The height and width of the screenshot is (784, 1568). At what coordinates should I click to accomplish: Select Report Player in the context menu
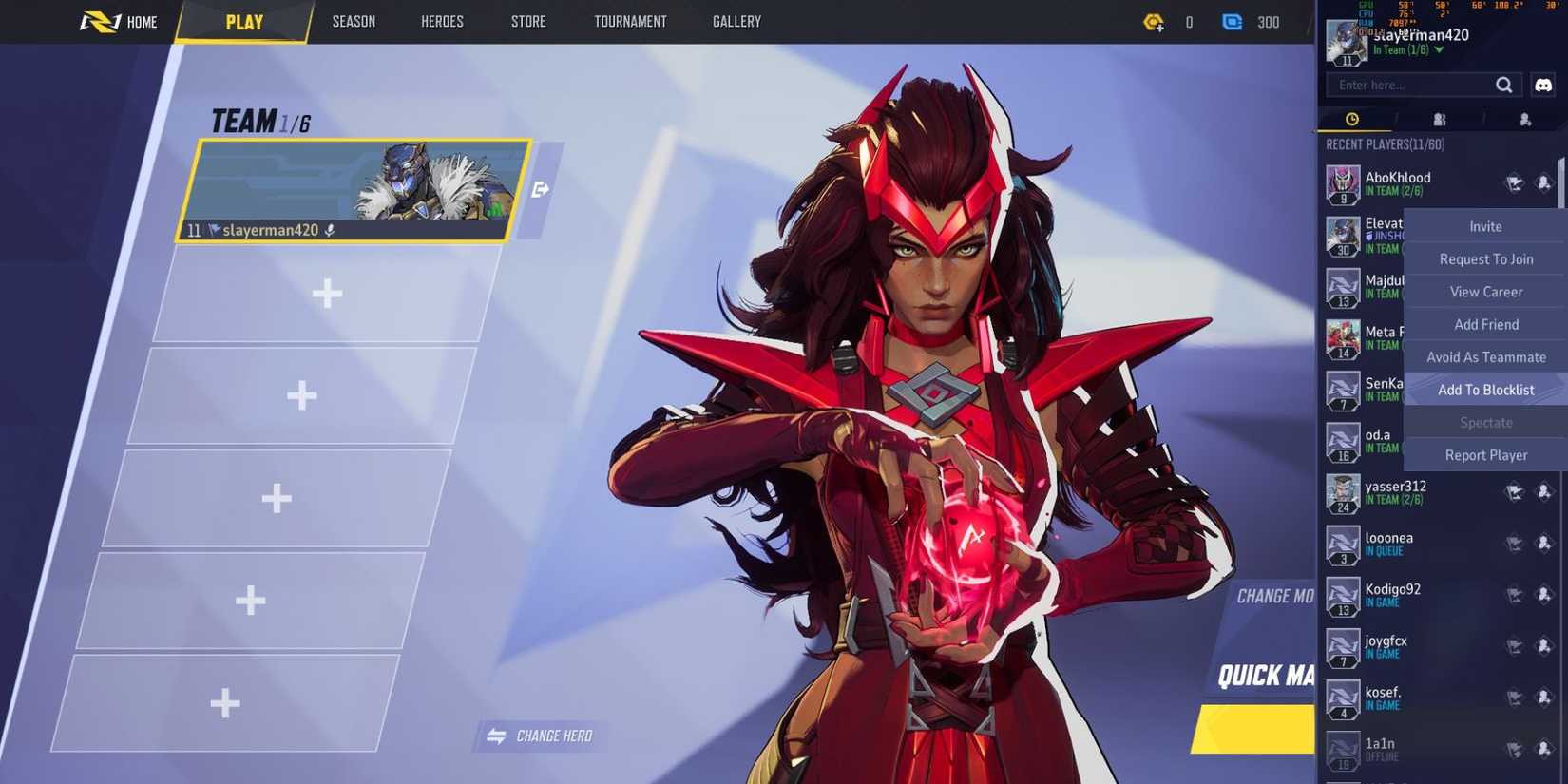1485,455
